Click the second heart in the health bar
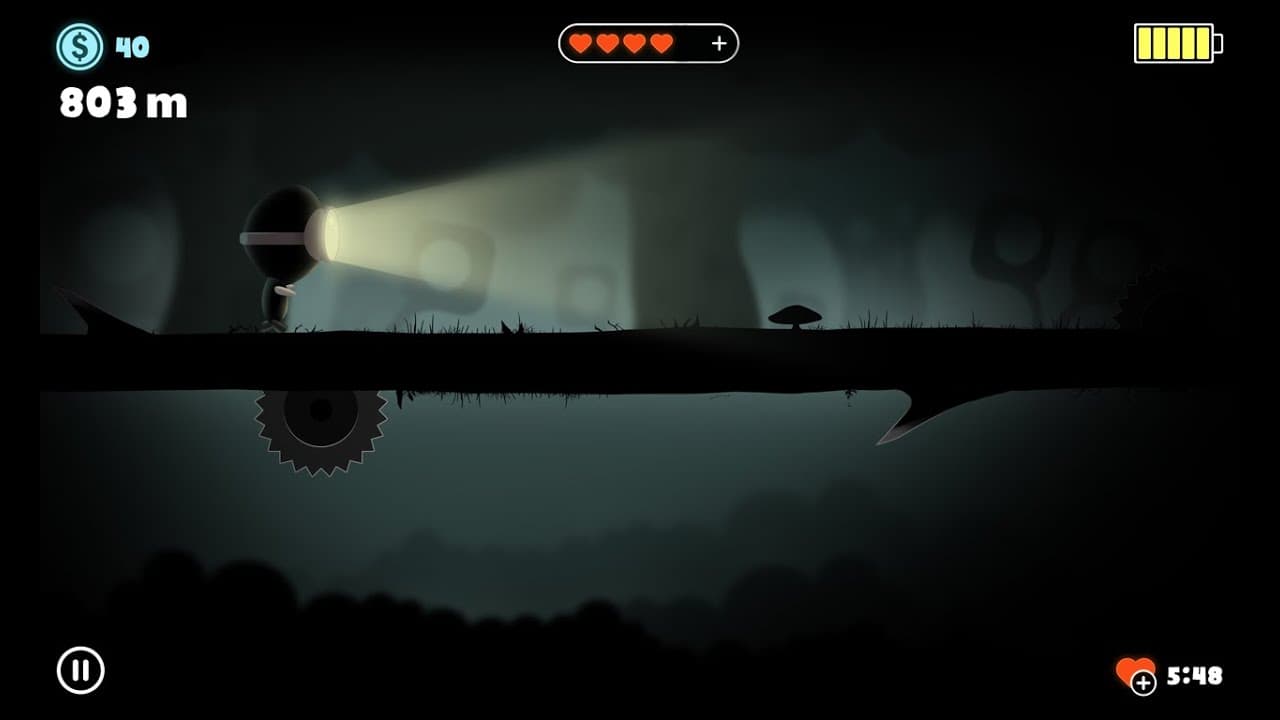1280x720 pixels. 607,43
